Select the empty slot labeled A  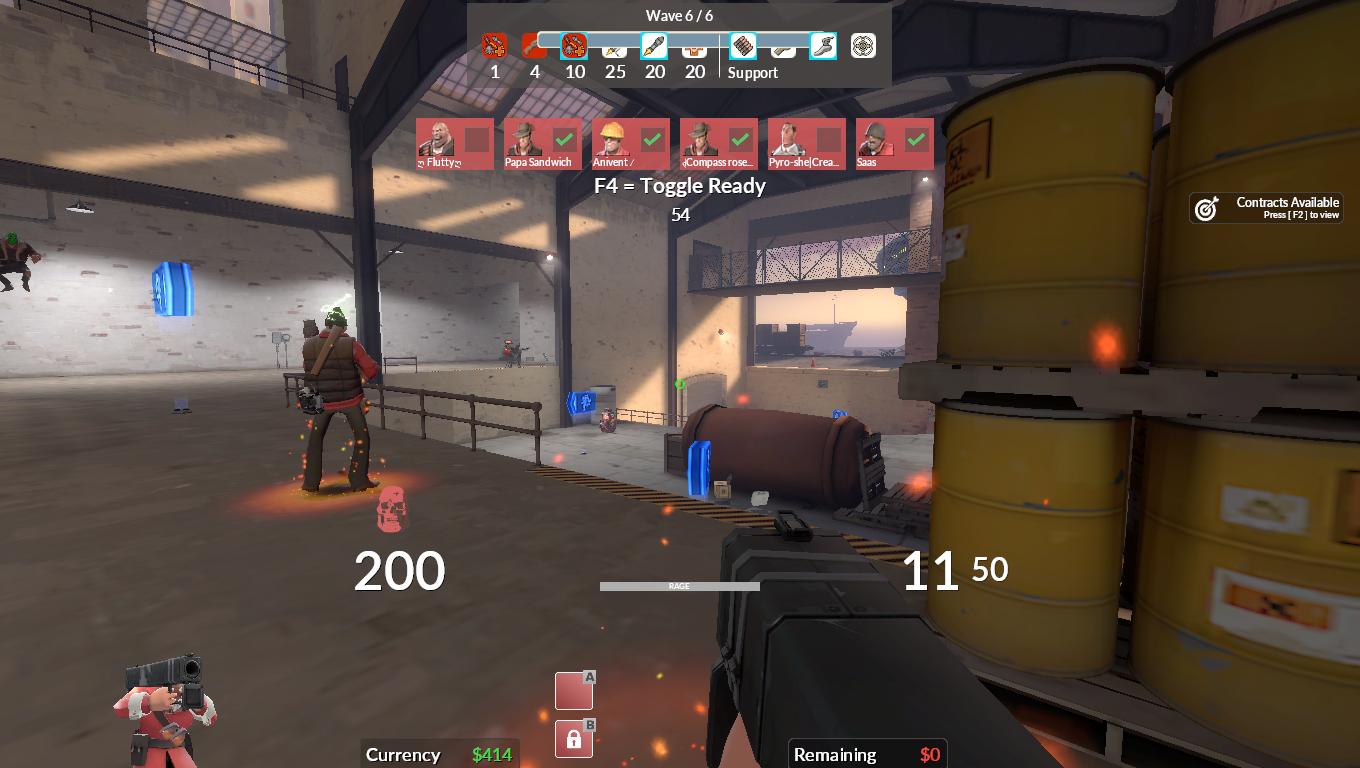click(x=574, y=691)
